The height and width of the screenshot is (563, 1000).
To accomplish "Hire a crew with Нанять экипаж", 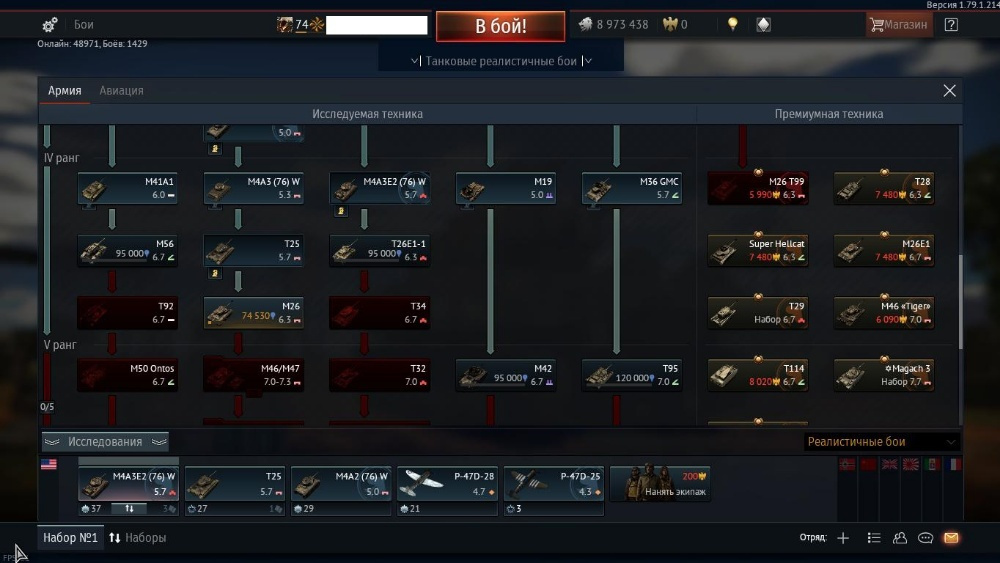I will click(660, 484).
